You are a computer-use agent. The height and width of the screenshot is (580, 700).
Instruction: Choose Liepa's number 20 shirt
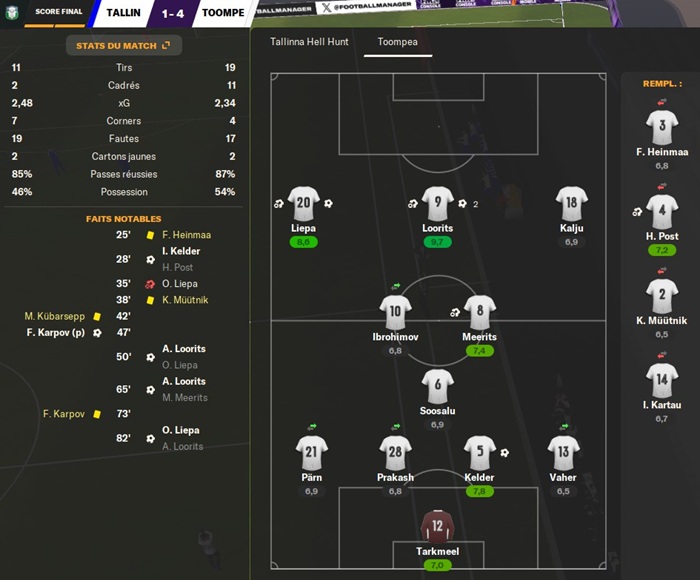[303, 204]
